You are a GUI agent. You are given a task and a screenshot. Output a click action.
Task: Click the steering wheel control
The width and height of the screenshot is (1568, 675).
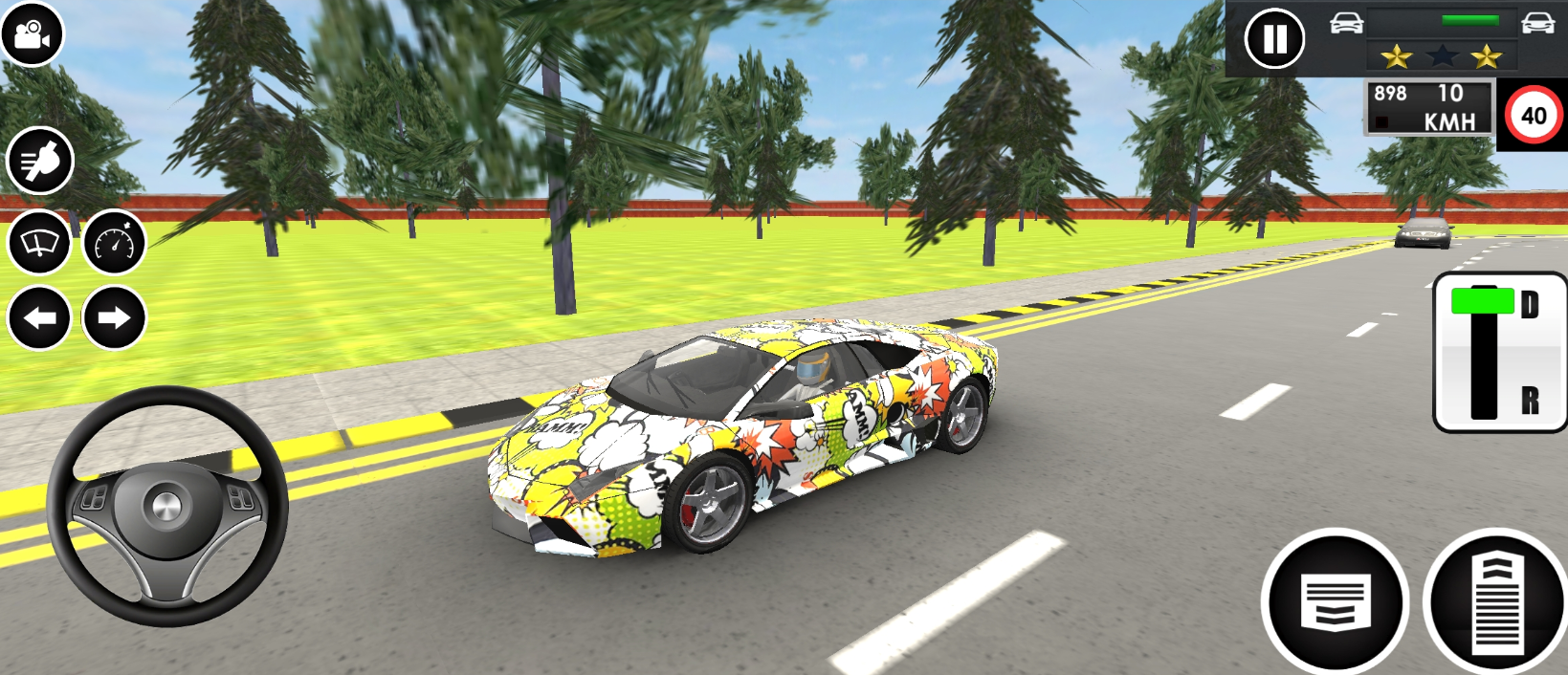[x=167, y=506]
